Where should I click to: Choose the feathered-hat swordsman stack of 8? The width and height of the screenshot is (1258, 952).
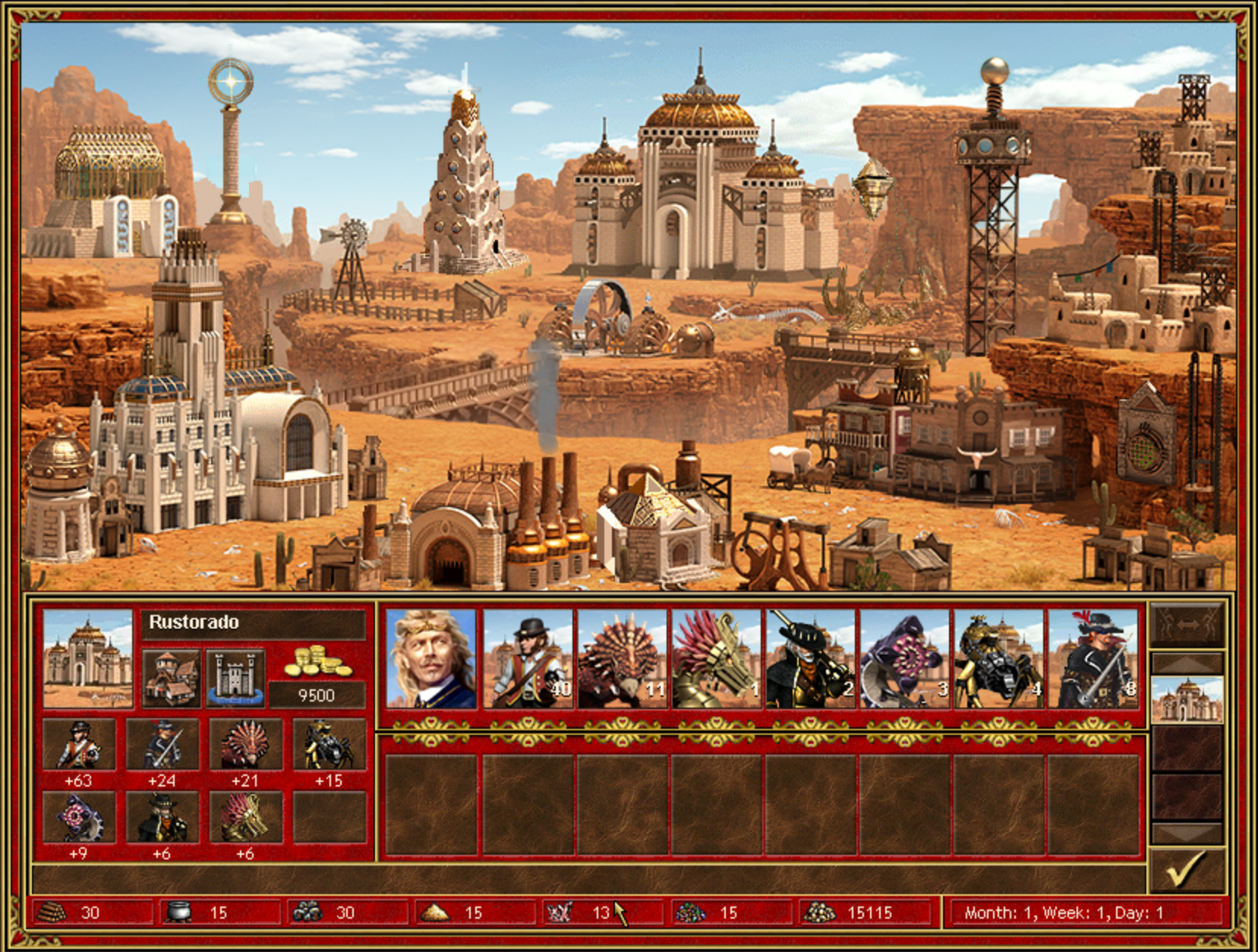tap(1092, 659)
